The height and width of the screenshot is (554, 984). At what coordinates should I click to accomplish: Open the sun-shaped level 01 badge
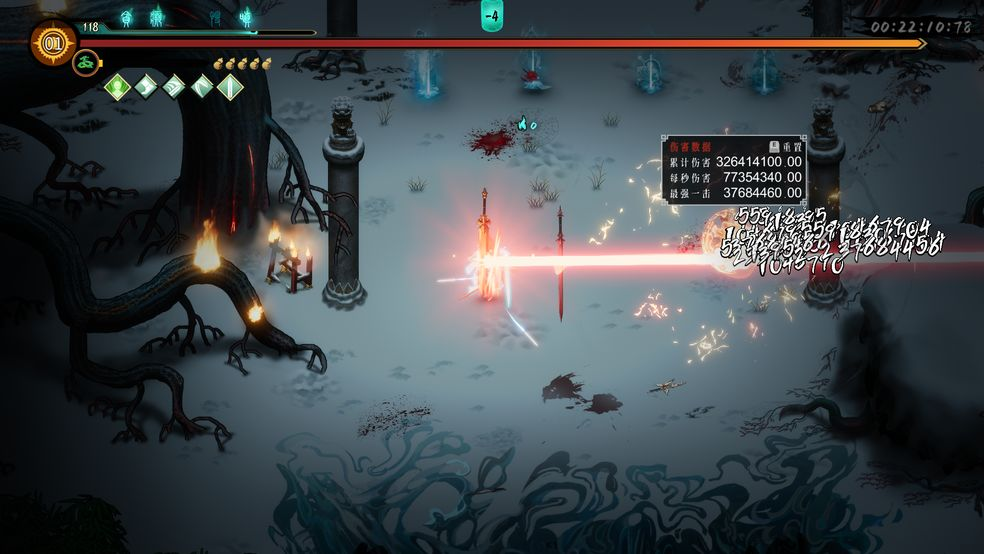(x=53, y=43)
